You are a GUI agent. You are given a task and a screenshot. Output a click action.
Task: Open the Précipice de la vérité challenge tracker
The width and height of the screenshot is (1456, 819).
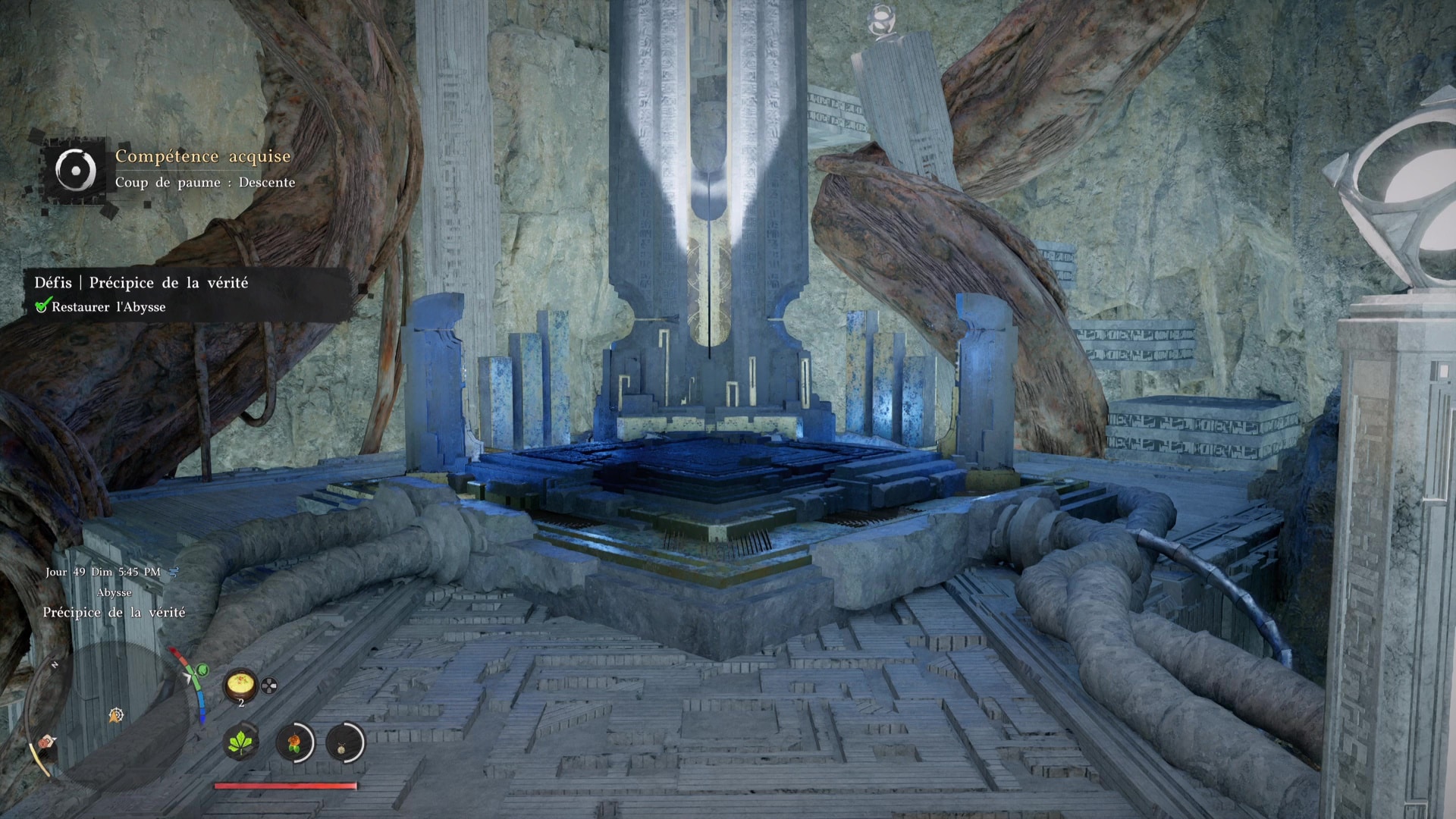tap(141, 283)
